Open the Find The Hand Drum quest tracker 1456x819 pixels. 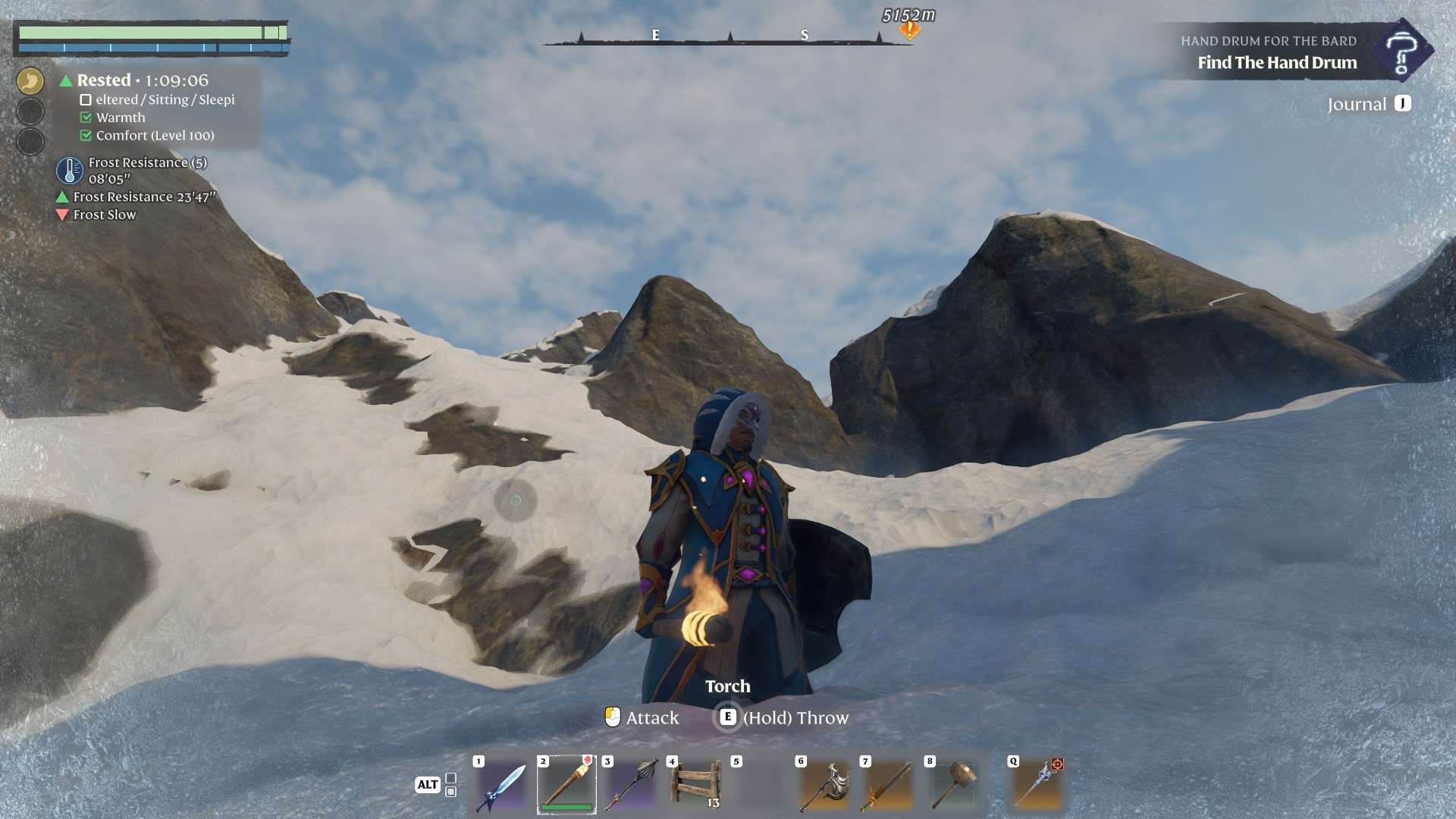click(x=1277, y=62)
